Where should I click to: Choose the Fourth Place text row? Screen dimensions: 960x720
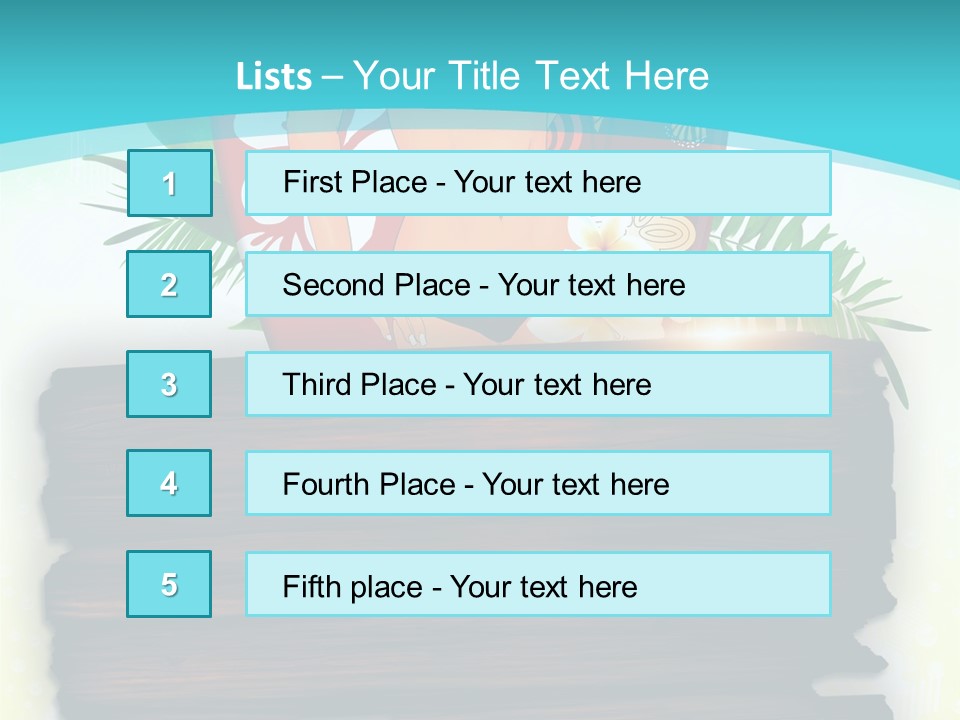(538, 483)
